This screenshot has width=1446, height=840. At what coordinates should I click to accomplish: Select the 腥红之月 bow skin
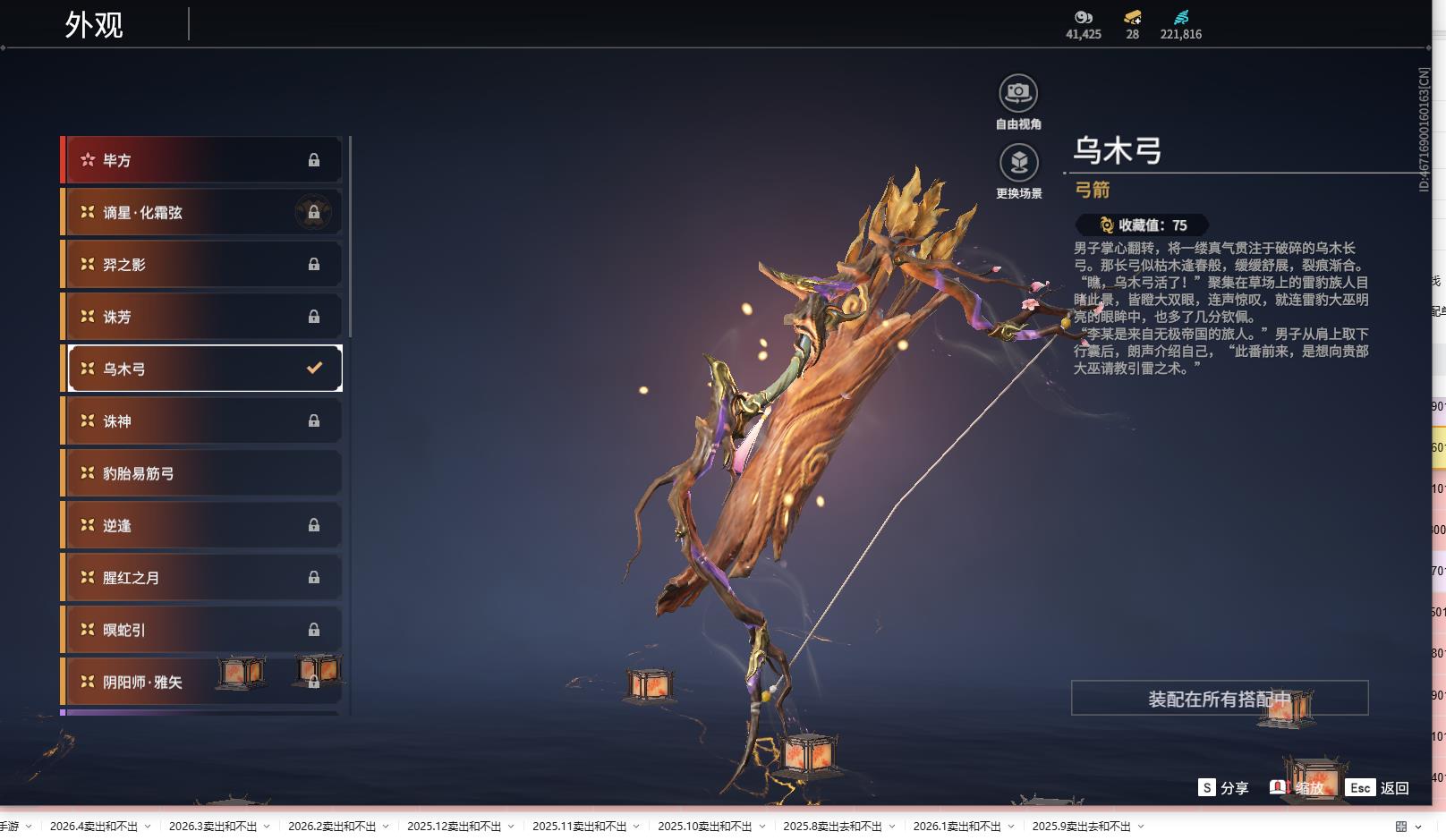coord(201,578)
